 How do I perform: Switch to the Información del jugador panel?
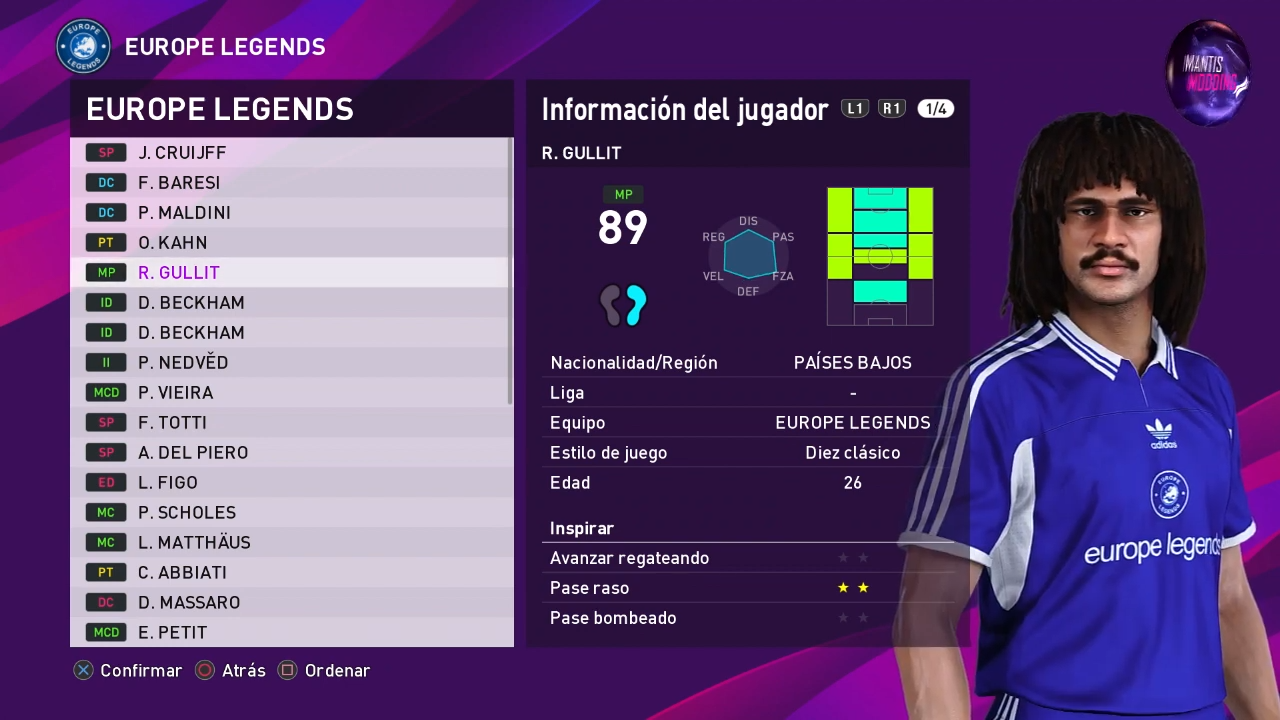(684, 109)
